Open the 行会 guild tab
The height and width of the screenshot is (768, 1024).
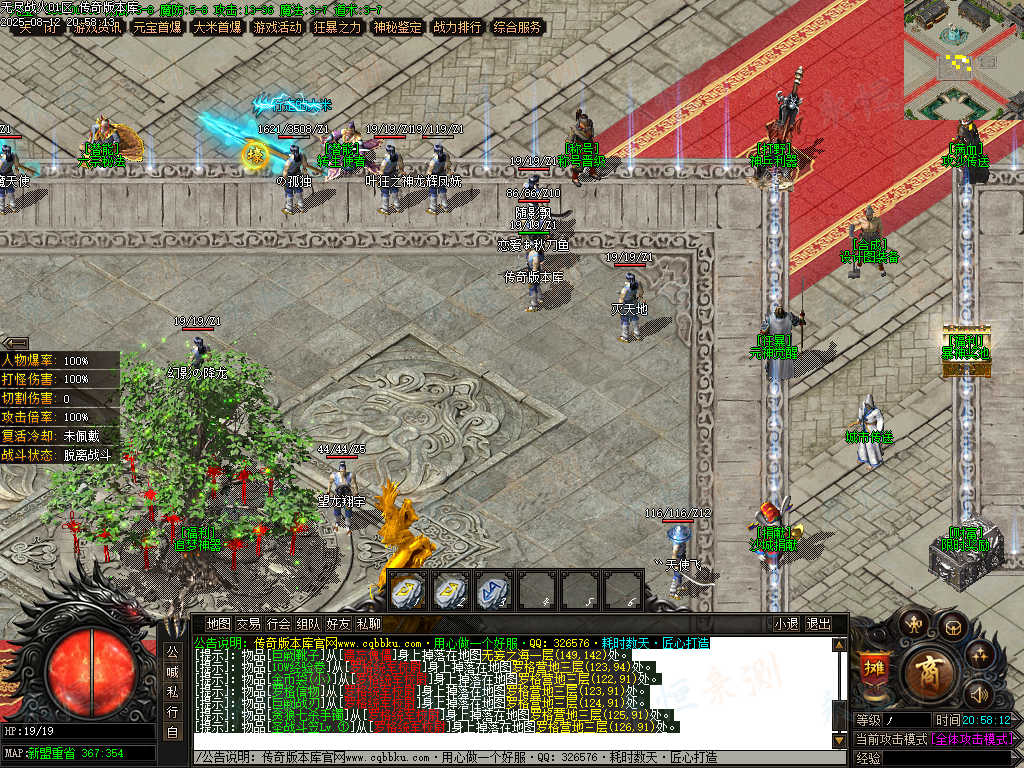[278, 624]
